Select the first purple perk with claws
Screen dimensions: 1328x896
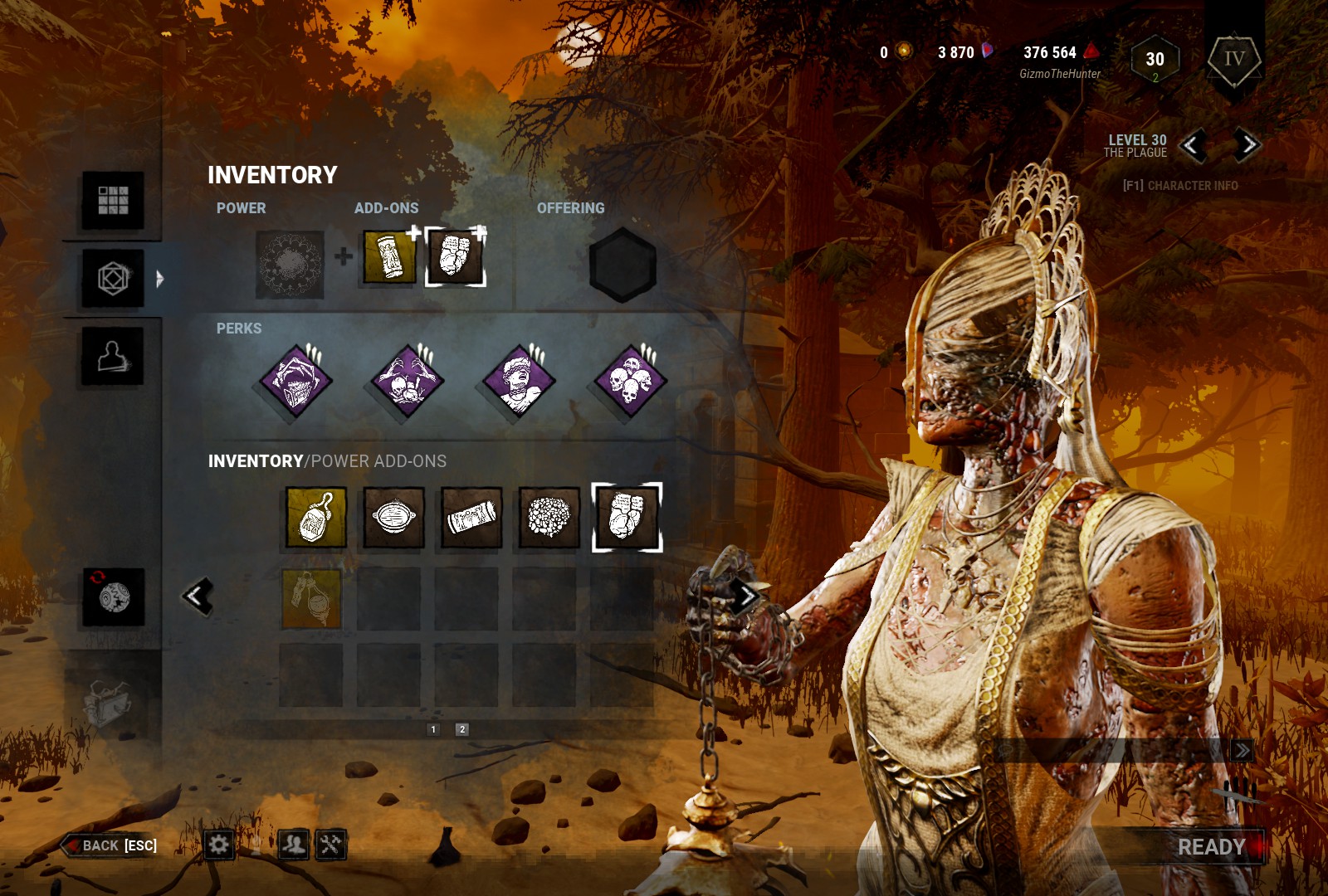(295, 382)
